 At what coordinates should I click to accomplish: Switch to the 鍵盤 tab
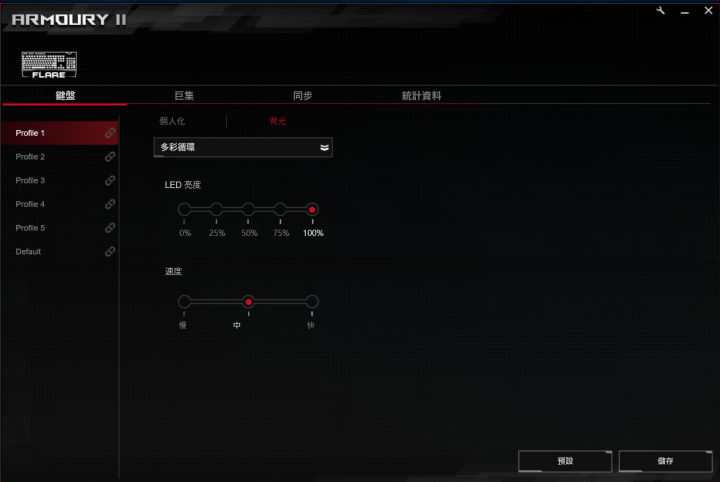(65, 96)
